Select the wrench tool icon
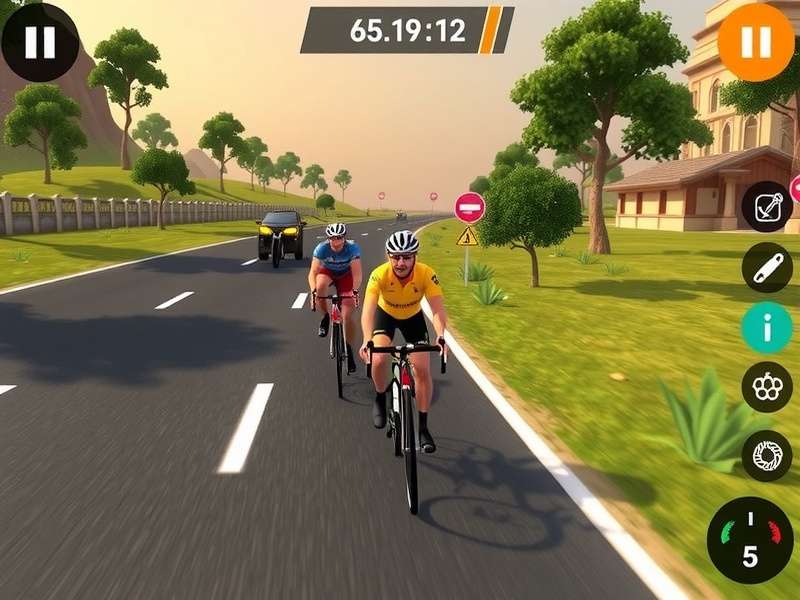Image resolution: width=800 pixels, height=600 pixels. [x=767, y=267]
